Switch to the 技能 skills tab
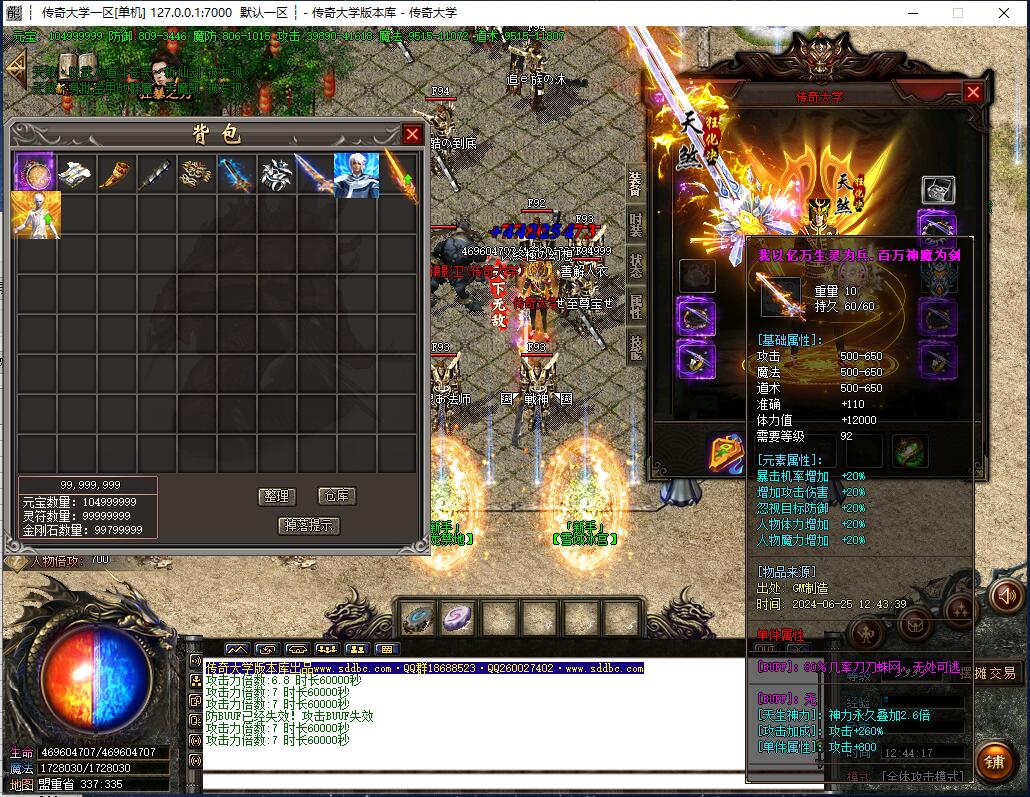 [x=636, y=345]
